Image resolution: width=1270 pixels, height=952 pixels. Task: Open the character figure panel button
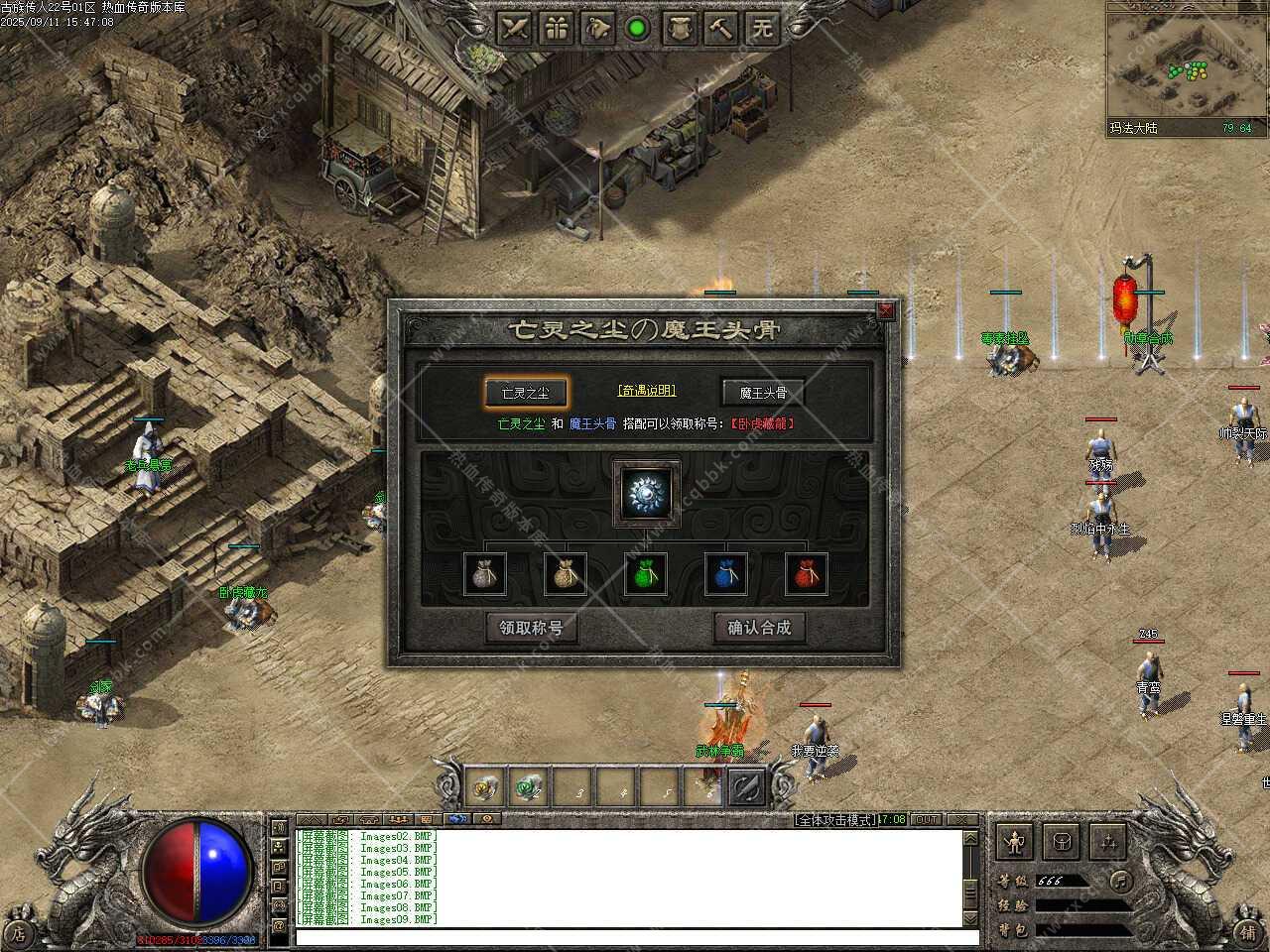click(1014, 842)
